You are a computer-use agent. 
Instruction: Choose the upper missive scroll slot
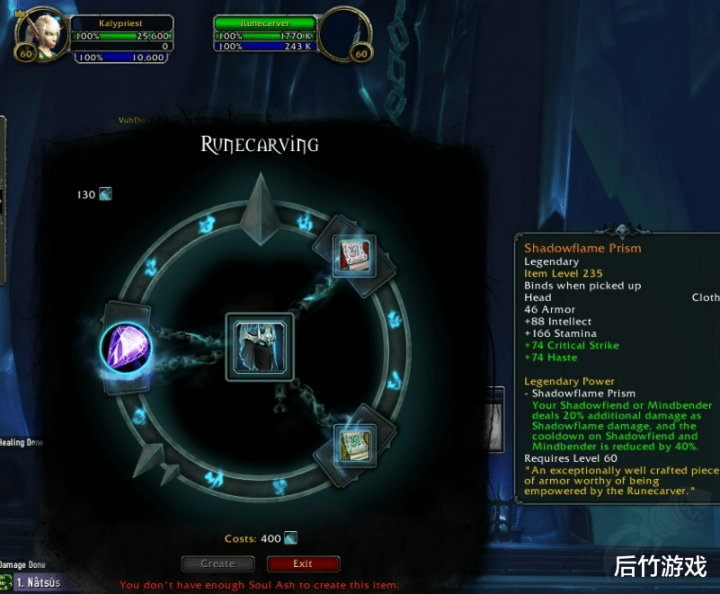click(x=353, y=255)
